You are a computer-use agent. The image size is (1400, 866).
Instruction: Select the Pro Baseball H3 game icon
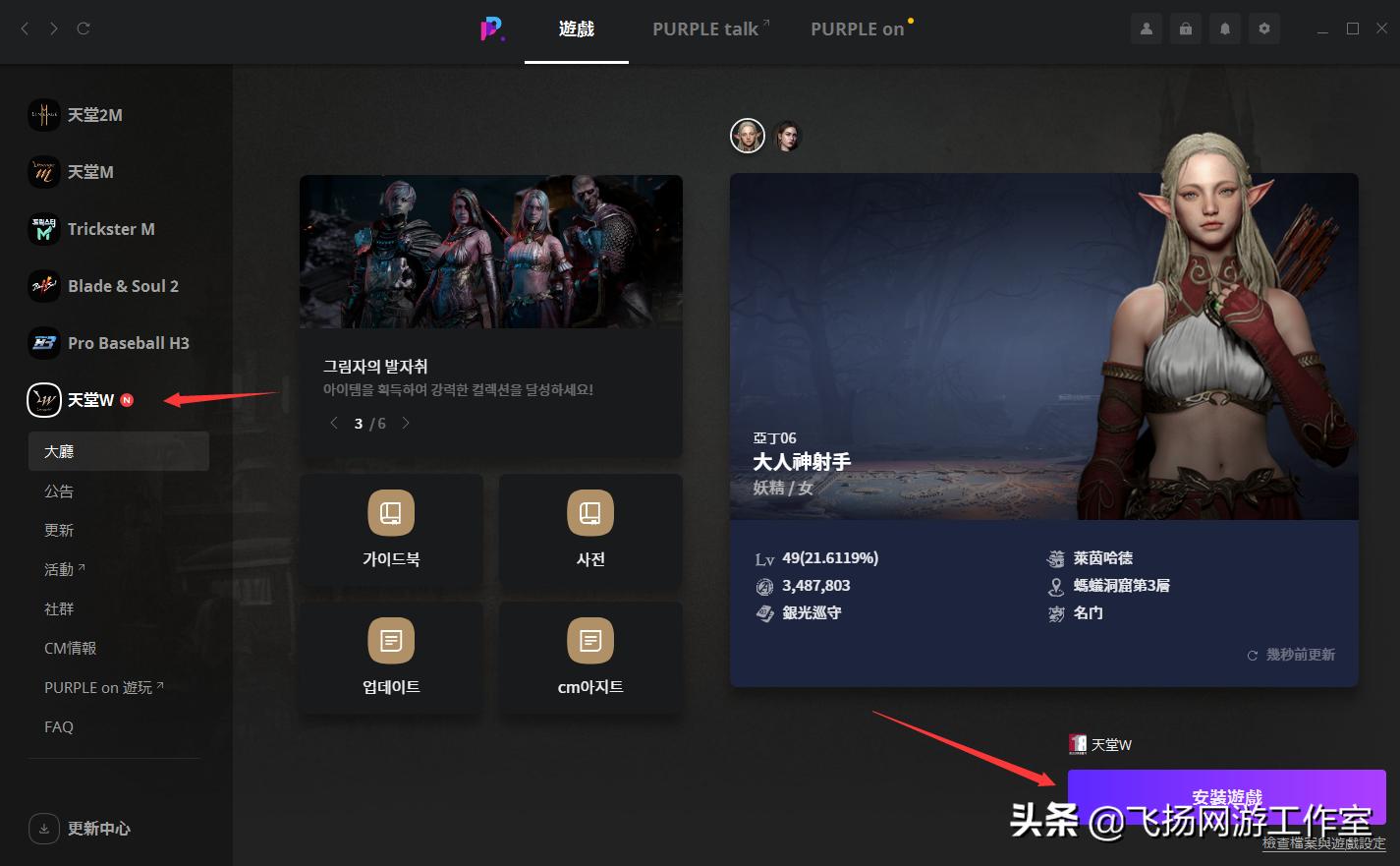44,343
